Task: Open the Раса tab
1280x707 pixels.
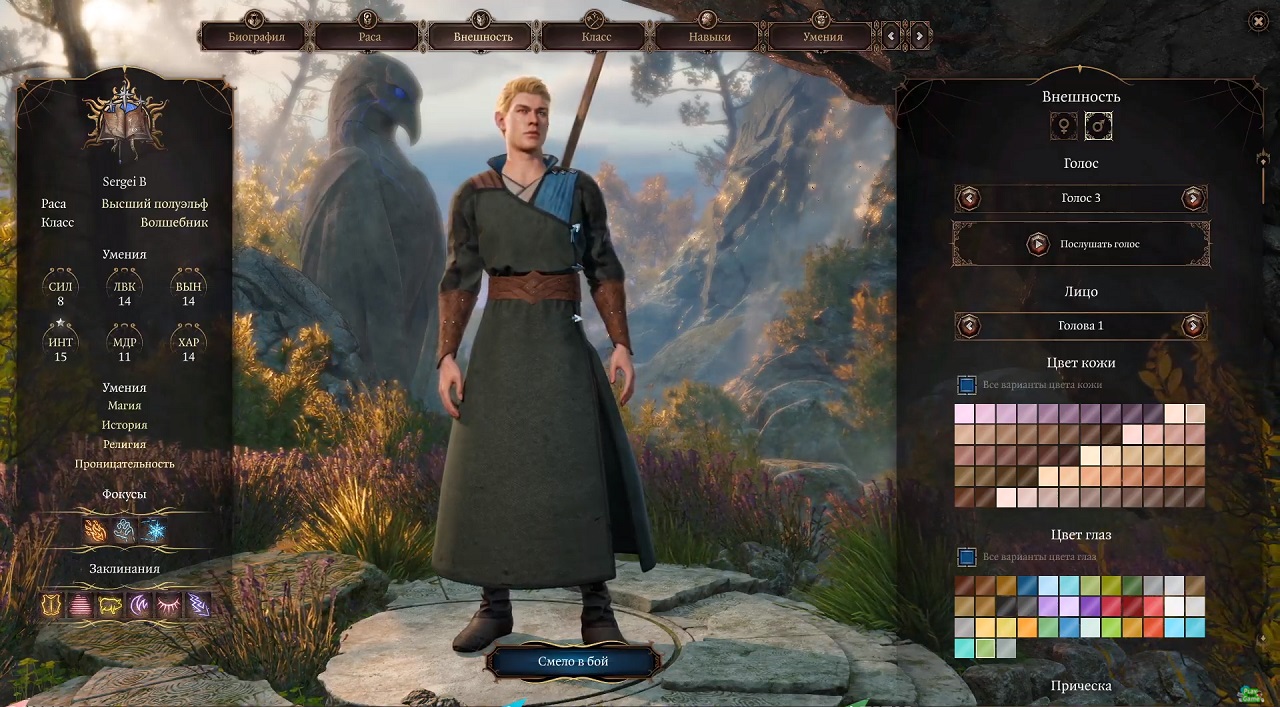Action: (368, 37)
